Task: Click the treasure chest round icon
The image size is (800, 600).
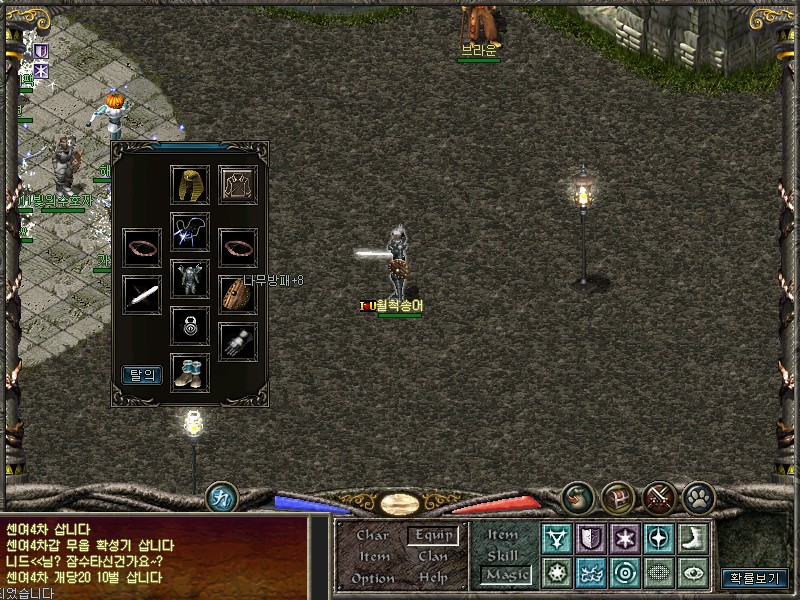Action: [618, 496]
